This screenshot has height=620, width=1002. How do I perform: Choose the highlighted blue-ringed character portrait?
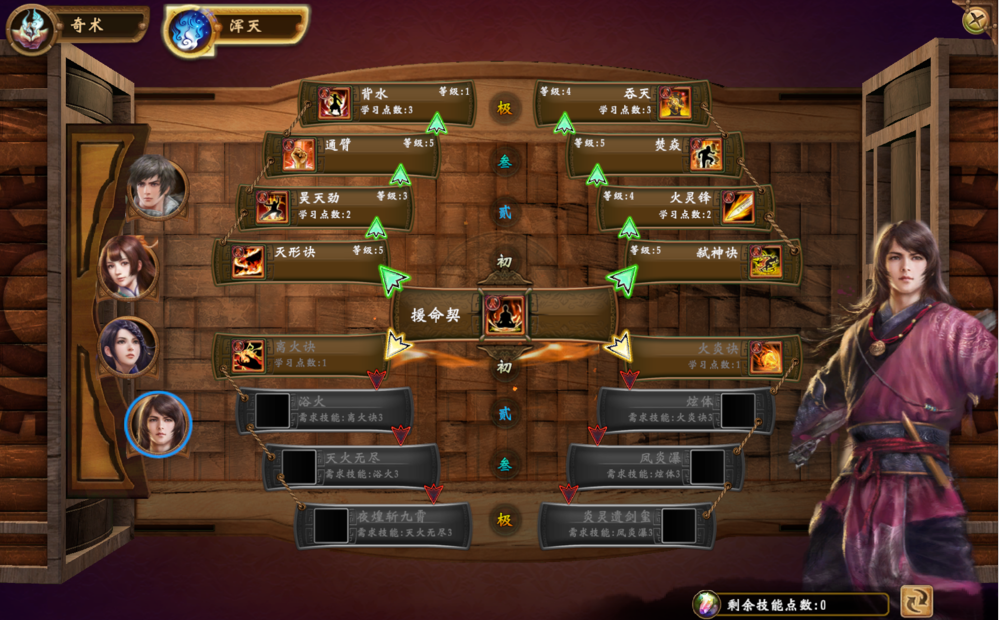pos(158,424)
